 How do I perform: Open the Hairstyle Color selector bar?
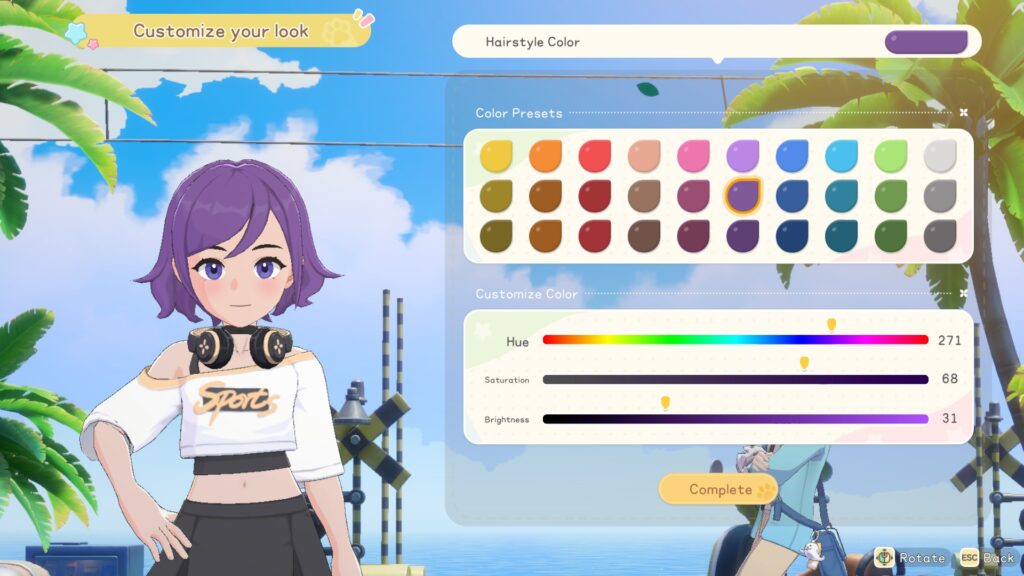[x=716, y=42]
